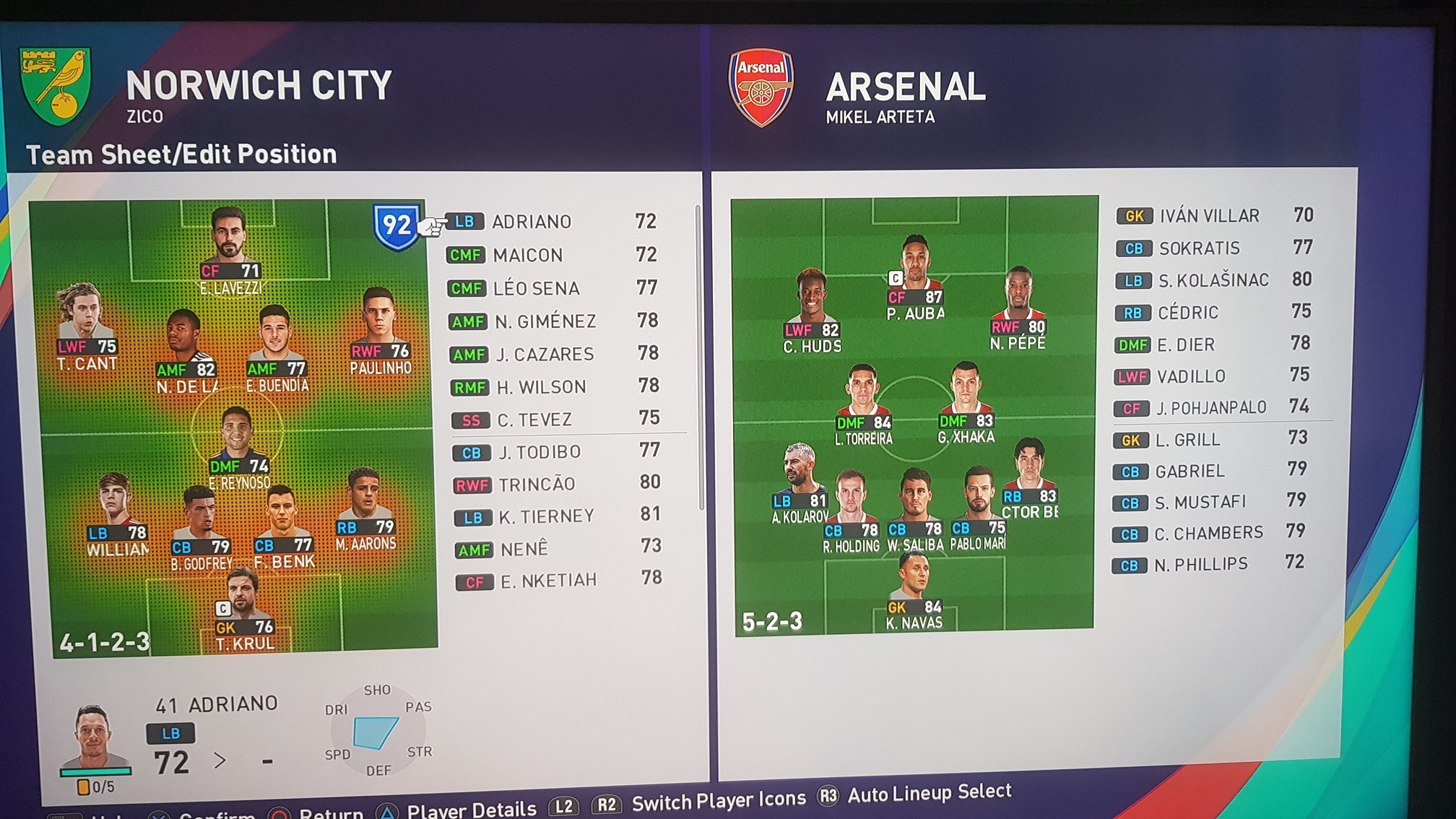The width and height of the screenshot is (1456, 819).
Task: Select Adriano in the substitutes list
Action: [x=532, y=222]
